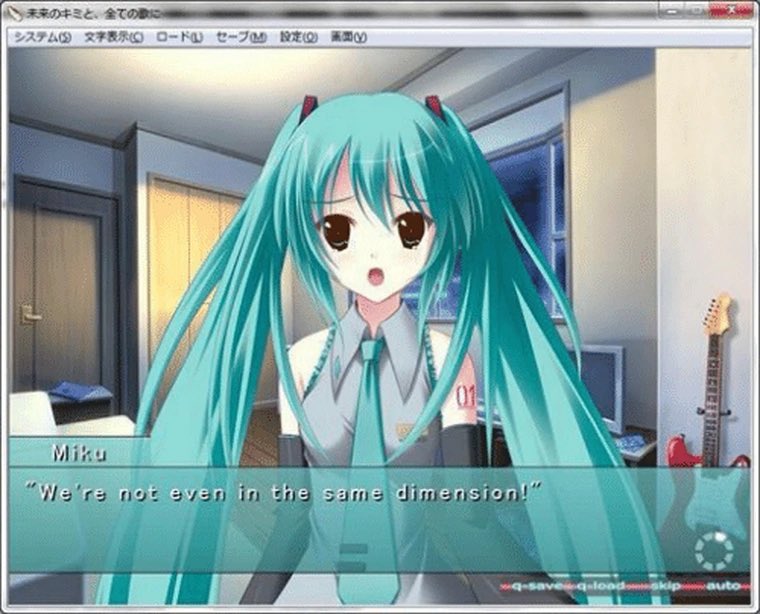Open the 画面 (Screen) menu
The image size is (760, 614).
point(349,37)
